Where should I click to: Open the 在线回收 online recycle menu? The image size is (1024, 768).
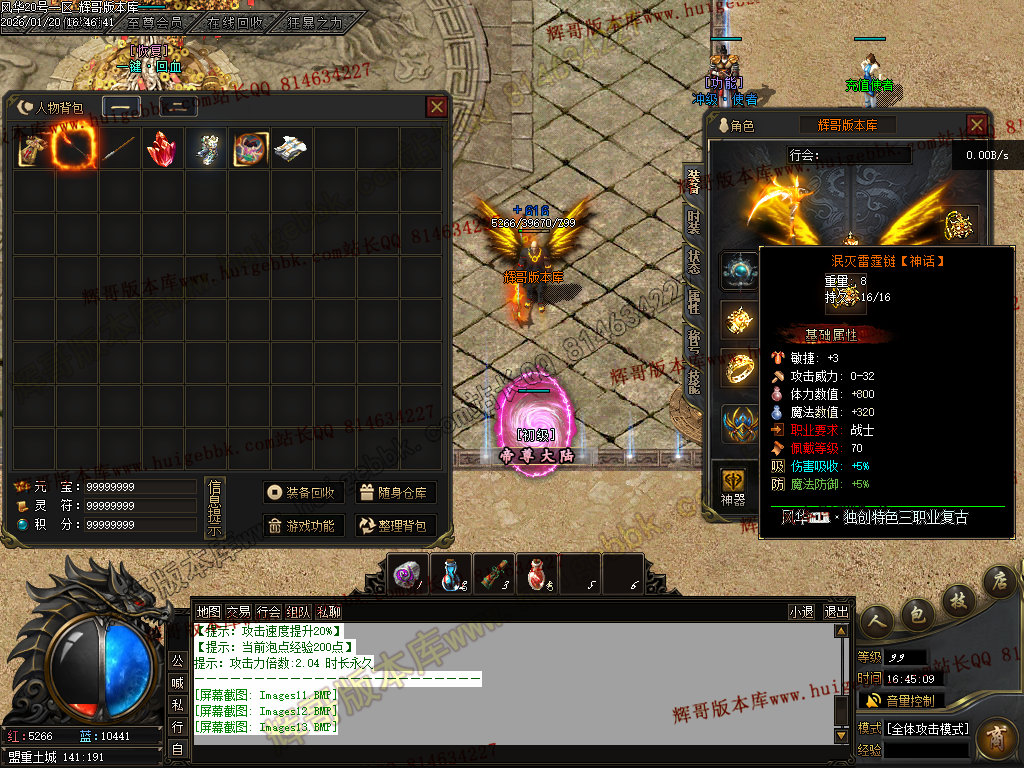tap(236, 22)
